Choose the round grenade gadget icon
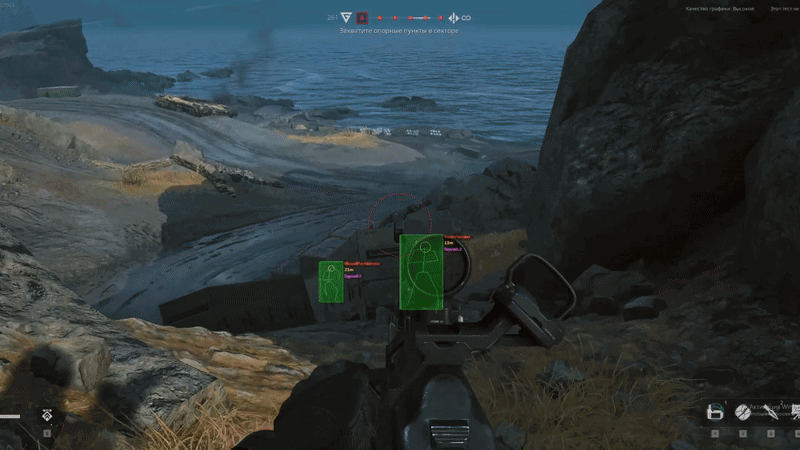Screen dimensions: 800x450 coord(743,412)
